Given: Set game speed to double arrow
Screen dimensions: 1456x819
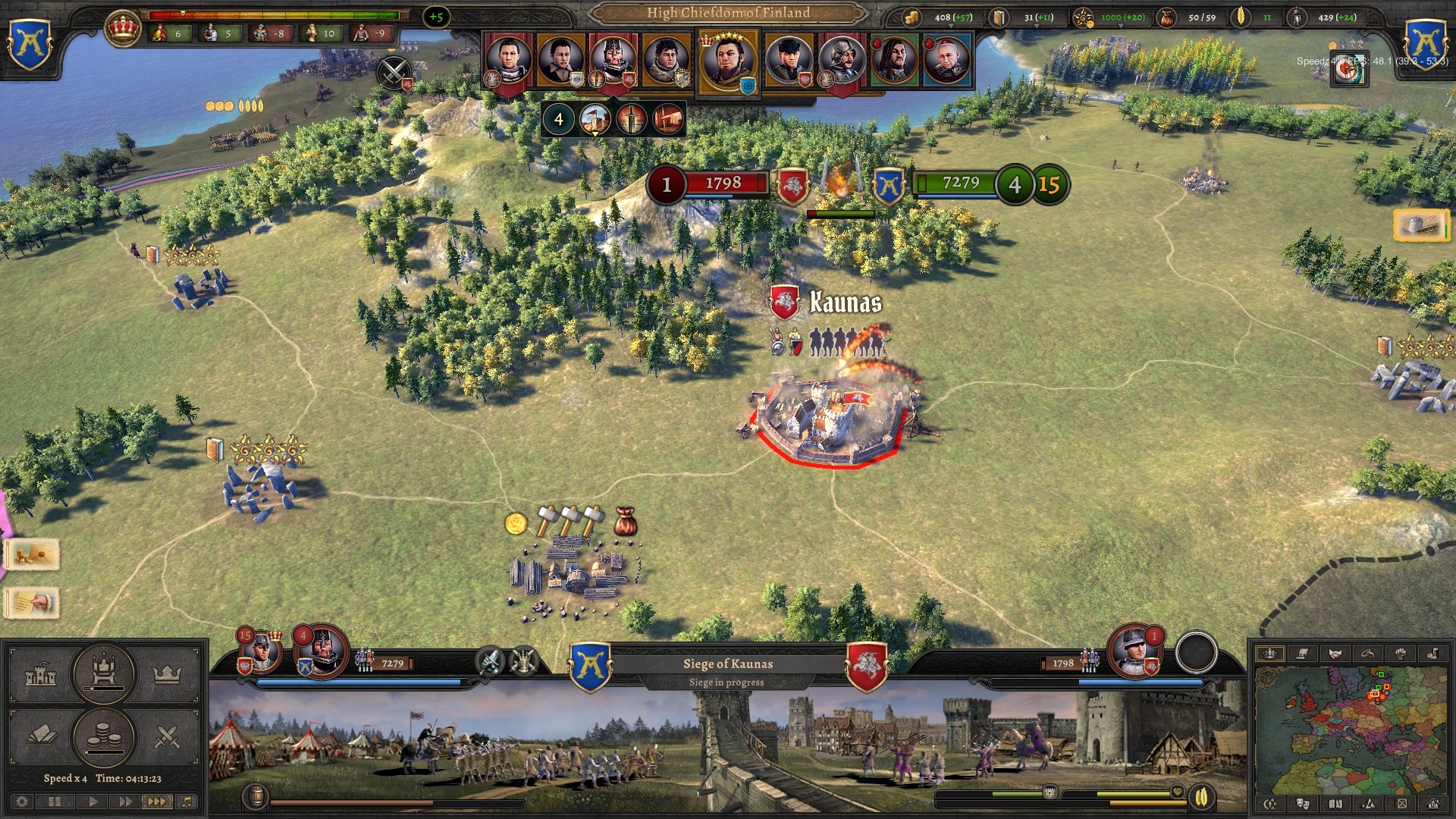Looking at the screenshot, I should (124, 802).
